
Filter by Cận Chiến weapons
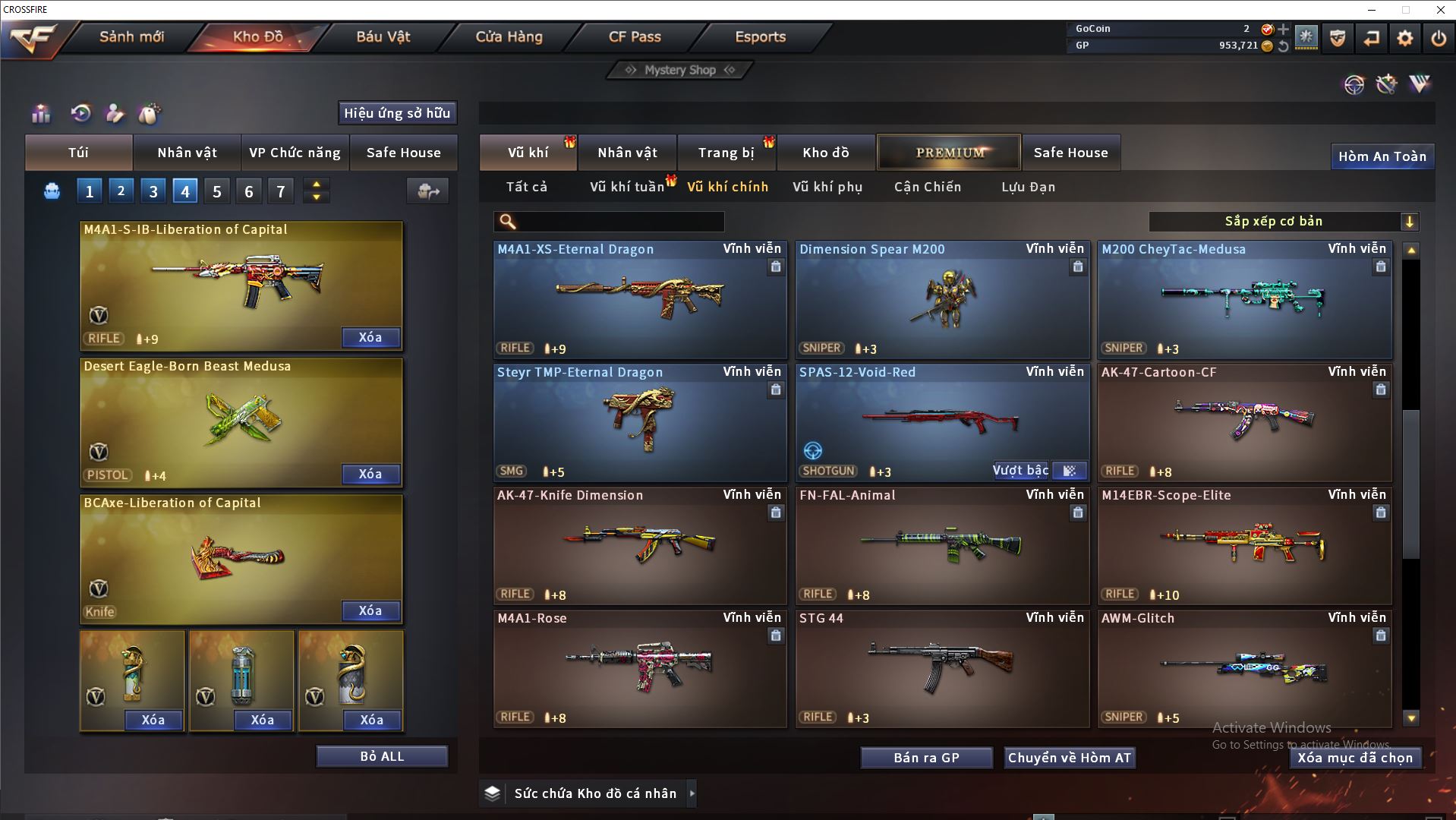click(927, 187)
